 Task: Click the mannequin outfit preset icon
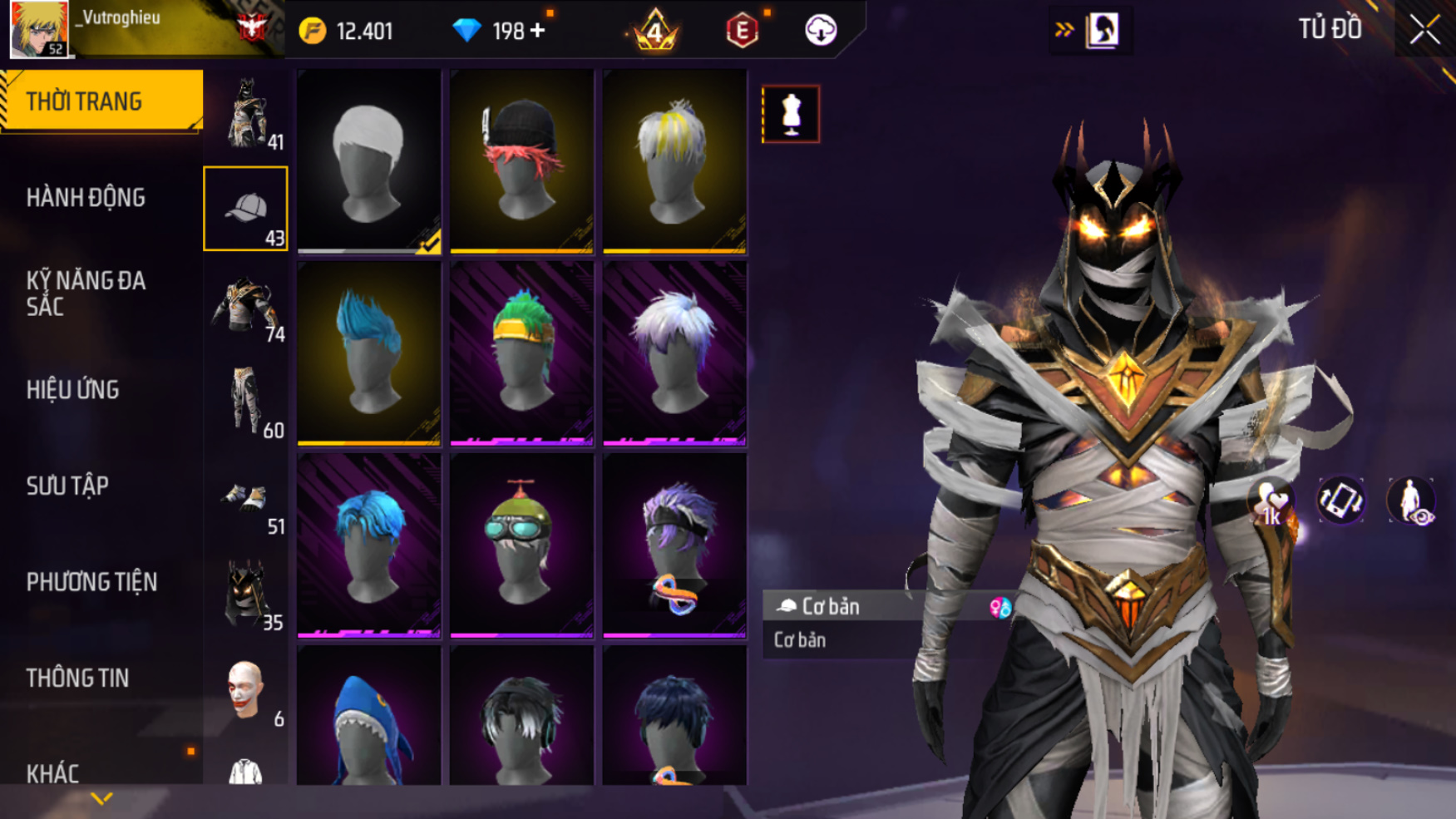click(x=791, y=114)
